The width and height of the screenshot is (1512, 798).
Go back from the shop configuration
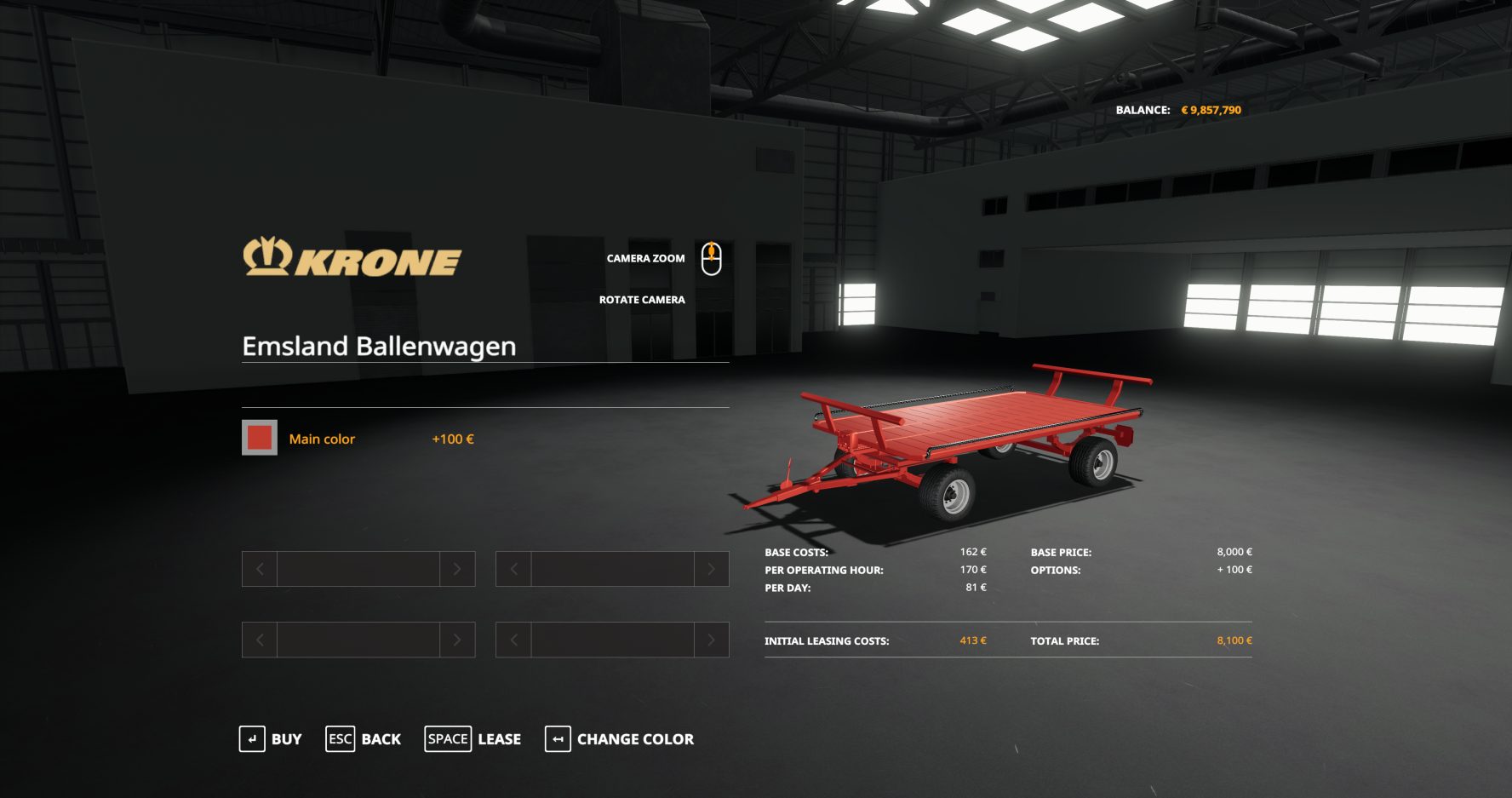click(x=364, y=739)
